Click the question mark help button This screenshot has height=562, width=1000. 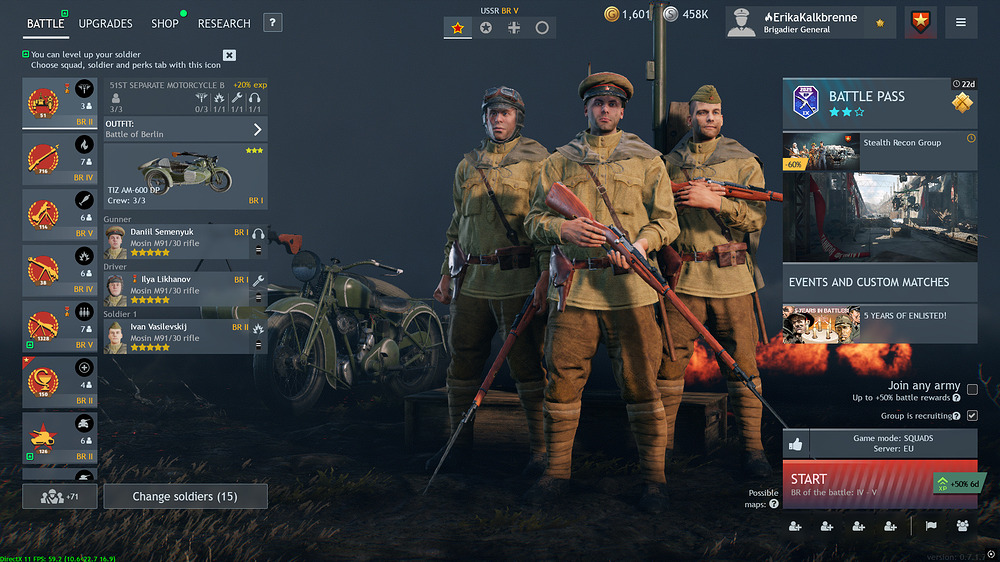point(273,23)
